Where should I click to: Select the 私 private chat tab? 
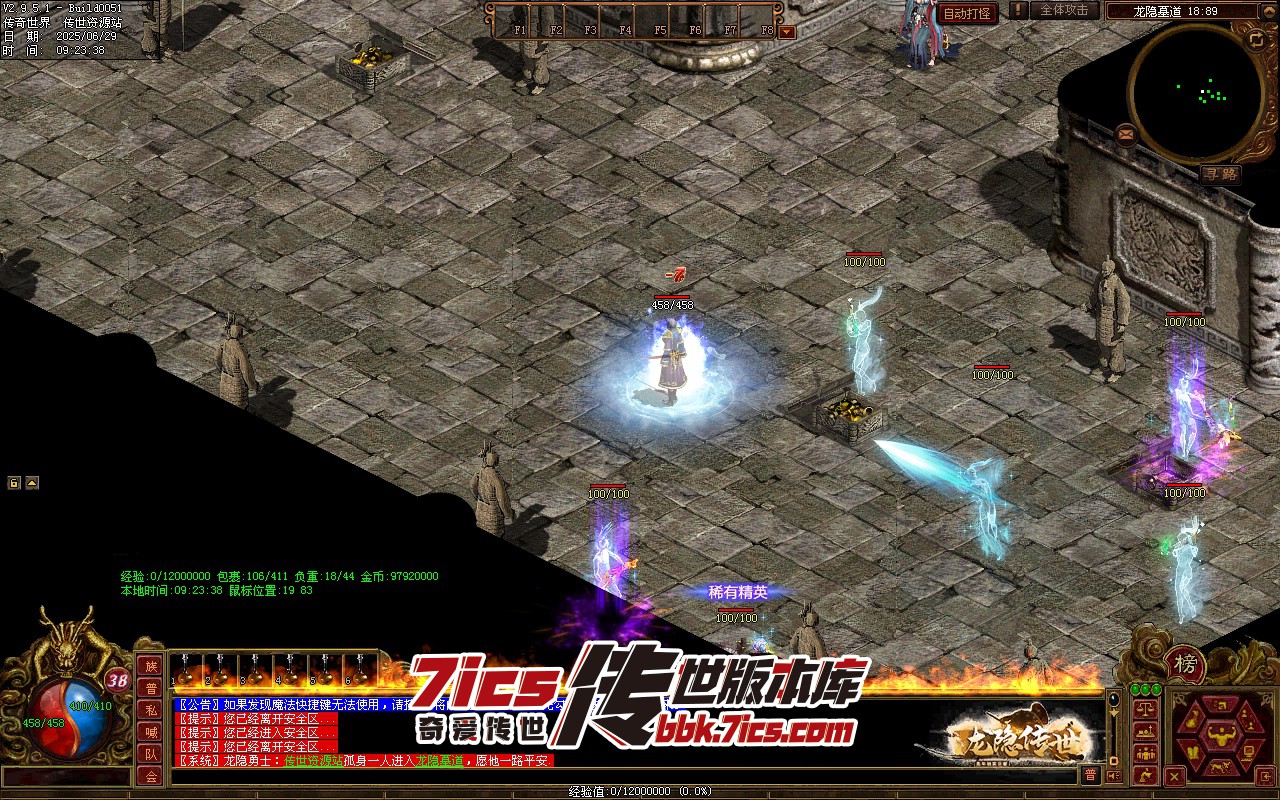click(x=151, y=710)
